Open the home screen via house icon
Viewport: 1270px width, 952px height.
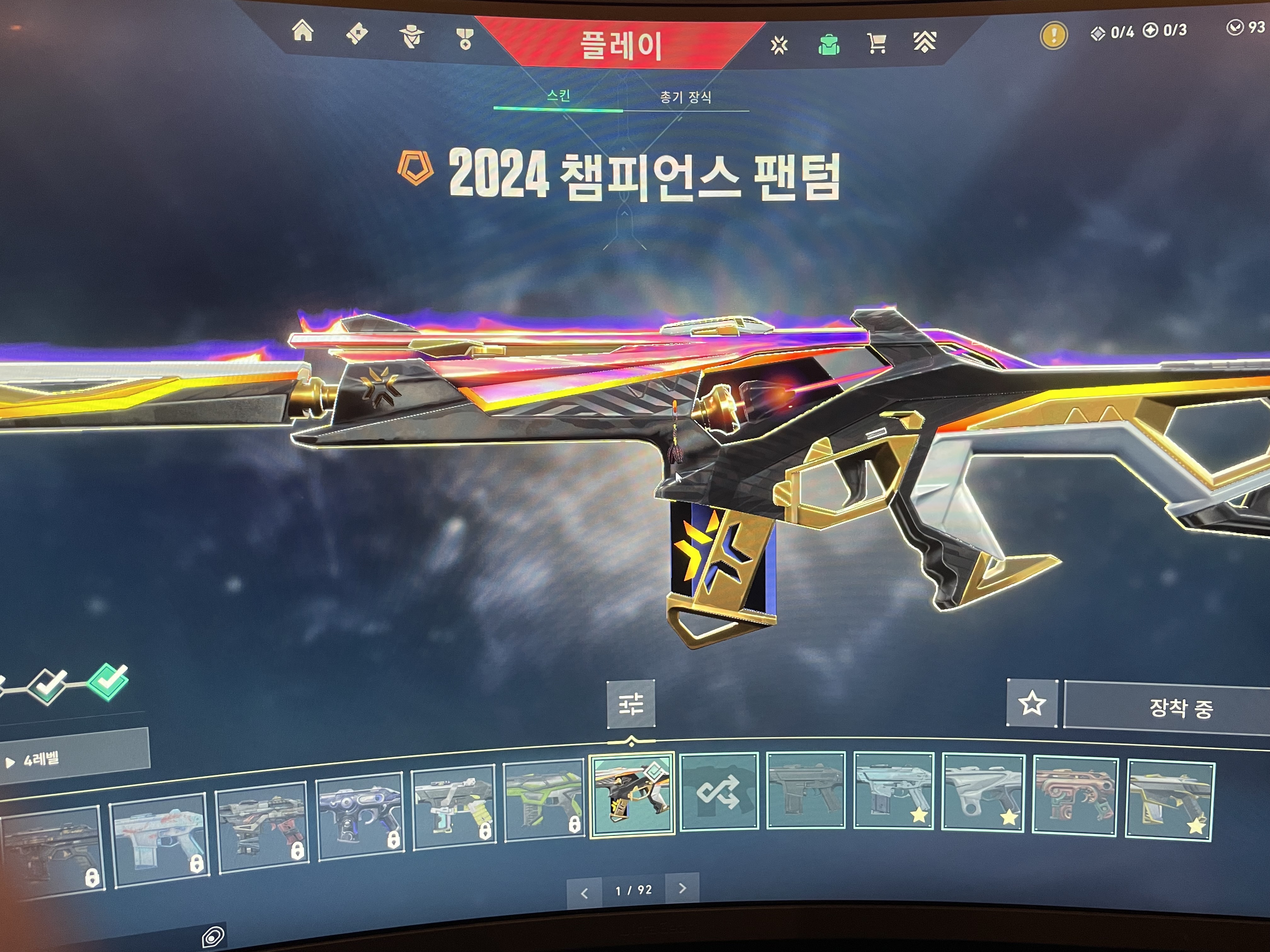(303, 31)
